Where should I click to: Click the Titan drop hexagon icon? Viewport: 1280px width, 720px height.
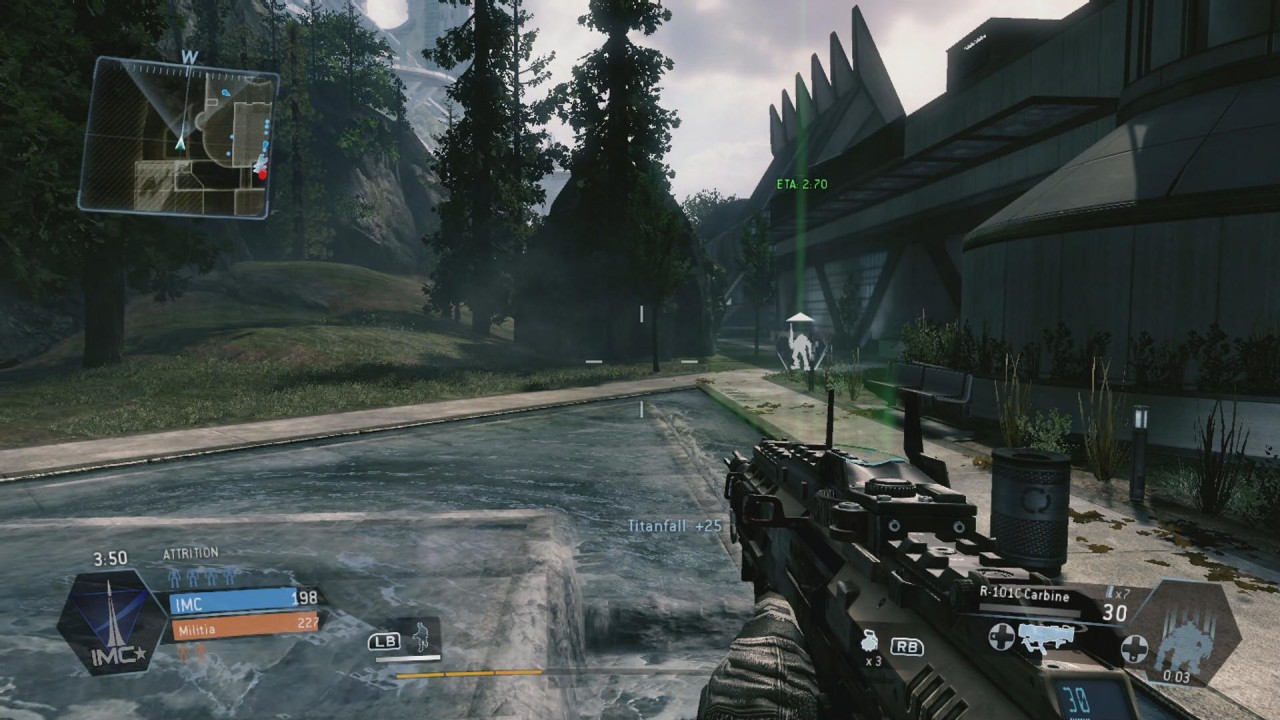1187,634
